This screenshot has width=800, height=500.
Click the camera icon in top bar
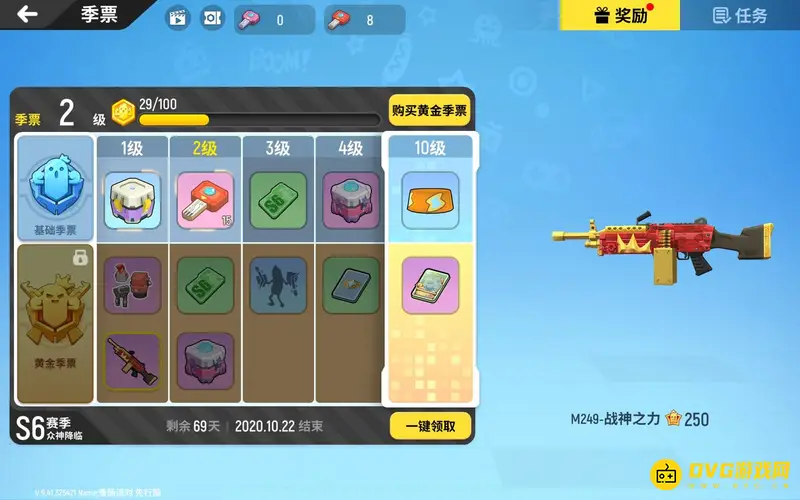point(212,18)
